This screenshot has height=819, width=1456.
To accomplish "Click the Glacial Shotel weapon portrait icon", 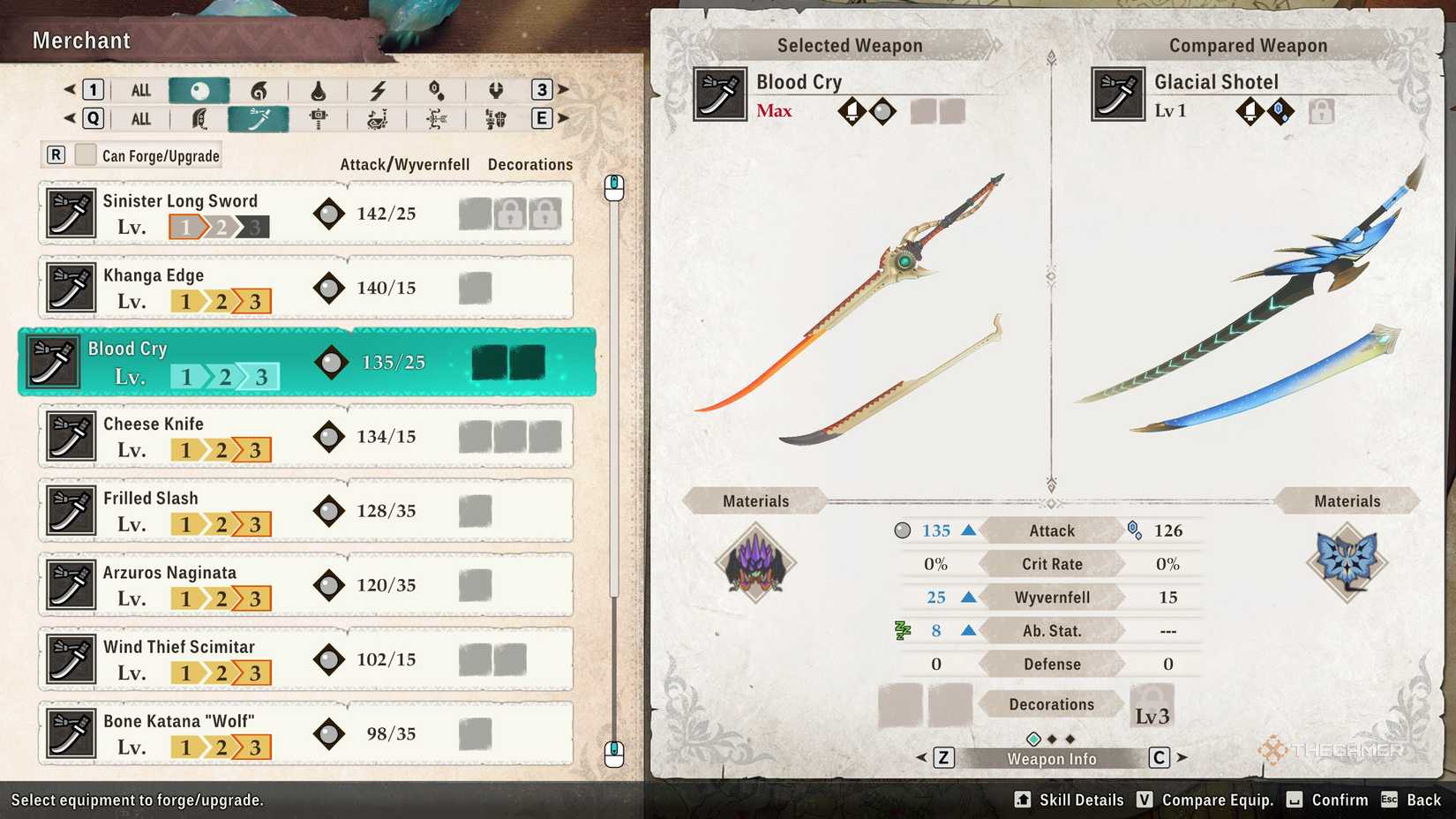I will (1116, 95).
